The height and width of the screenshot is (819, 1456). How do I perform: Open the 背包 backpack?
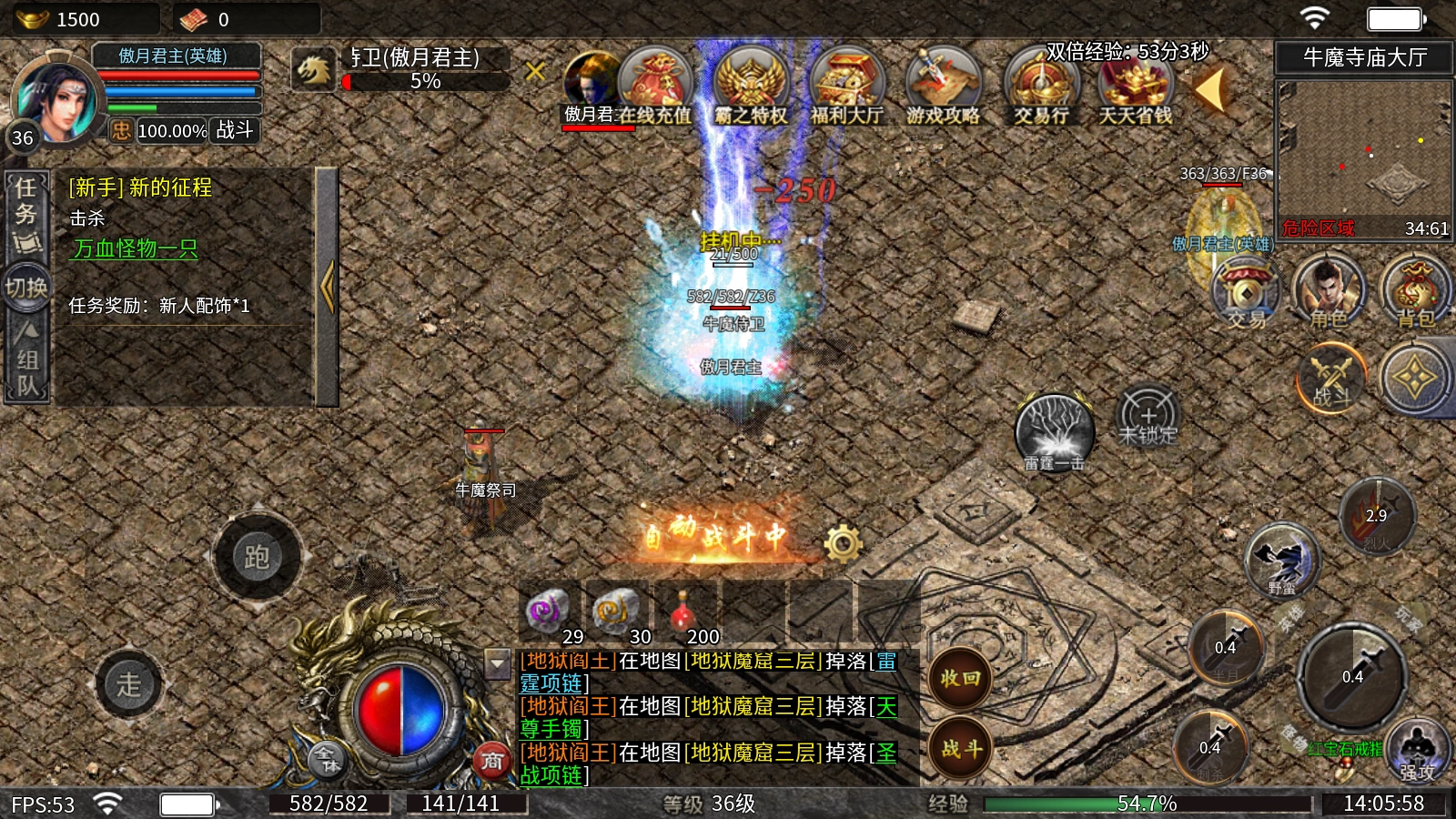(x=1415, y=291)
